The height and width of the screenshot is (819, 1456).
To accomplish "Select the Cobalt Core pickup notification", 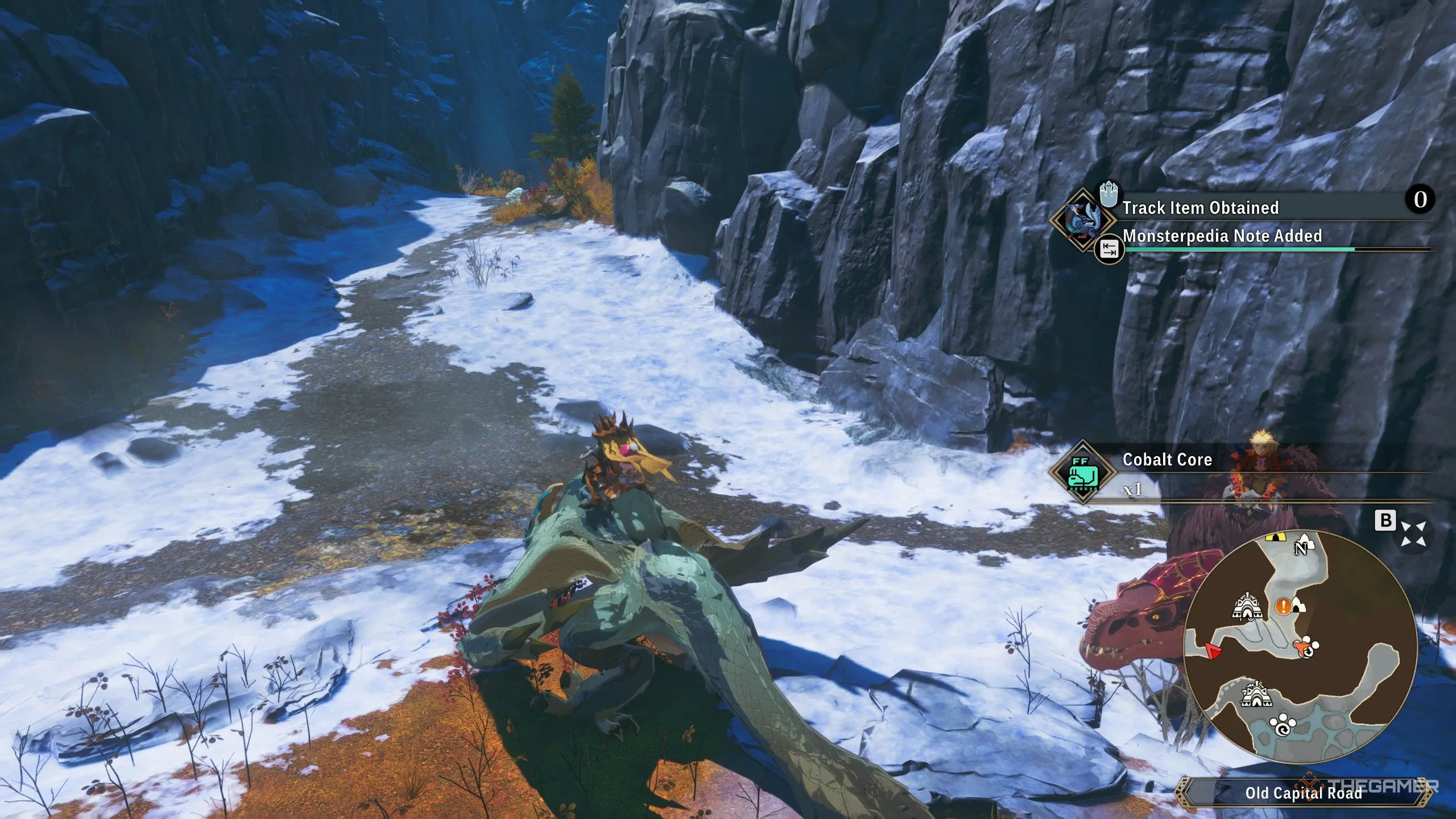I will 1167,460.
